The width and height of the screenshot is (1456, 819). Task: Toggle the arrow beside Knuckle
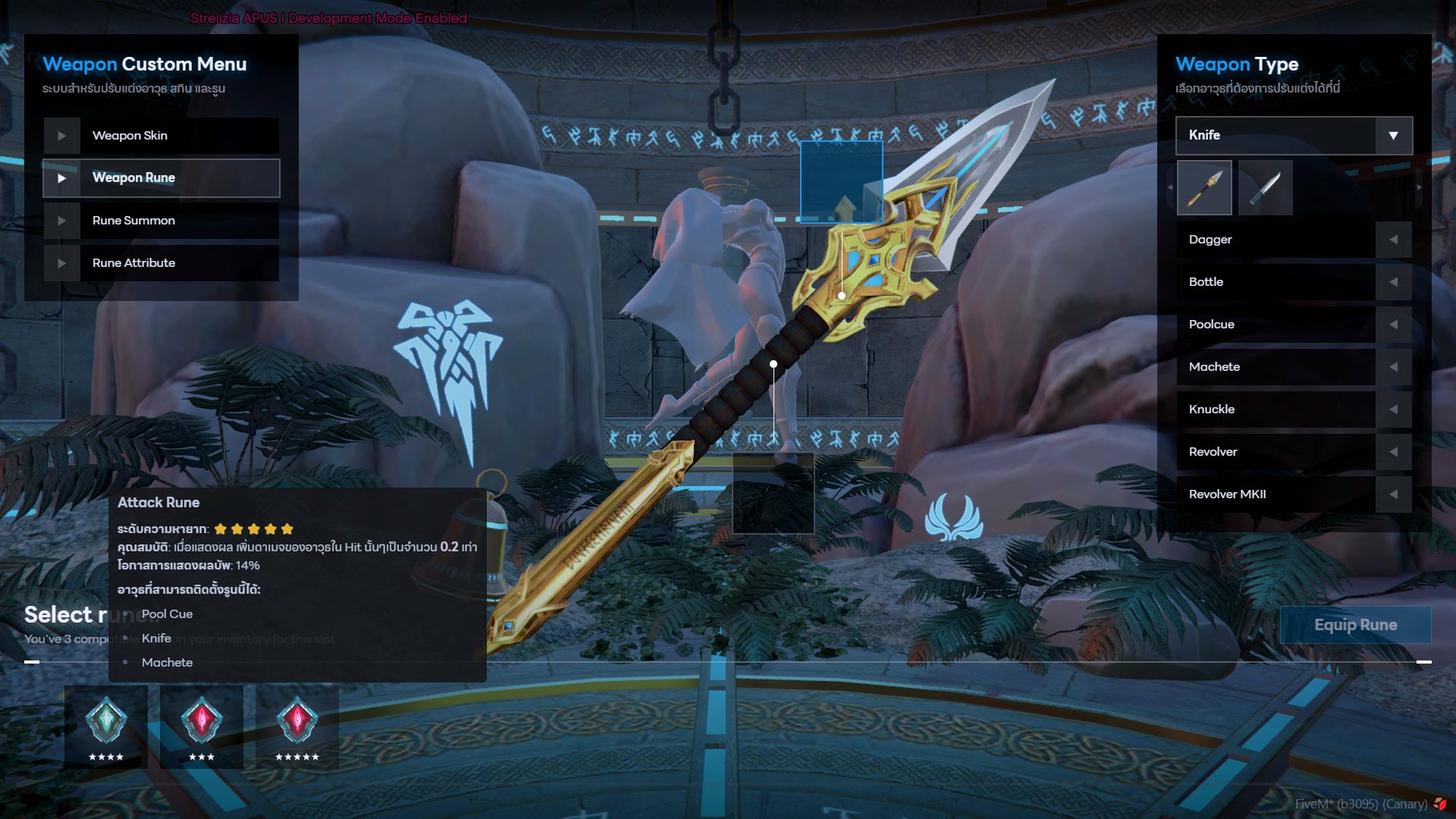(x=1394, y=409)
